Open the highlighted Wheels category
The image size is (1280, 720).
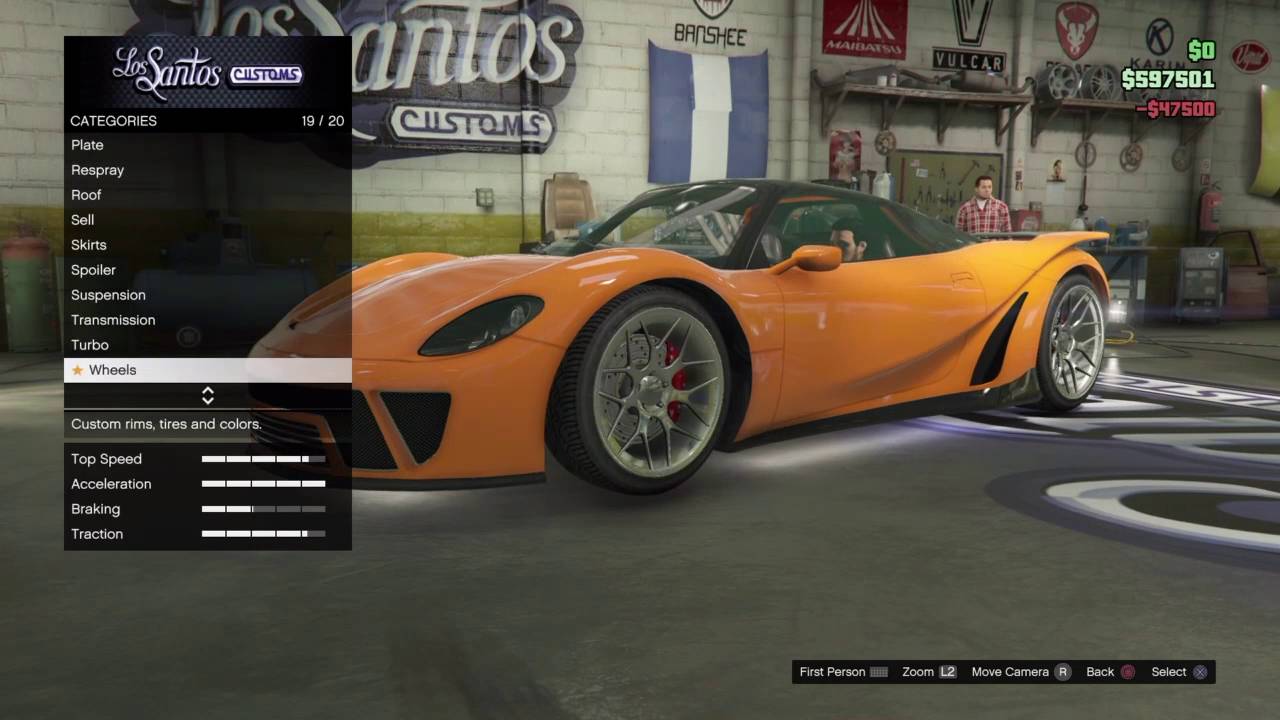click(x=113, y=370)
